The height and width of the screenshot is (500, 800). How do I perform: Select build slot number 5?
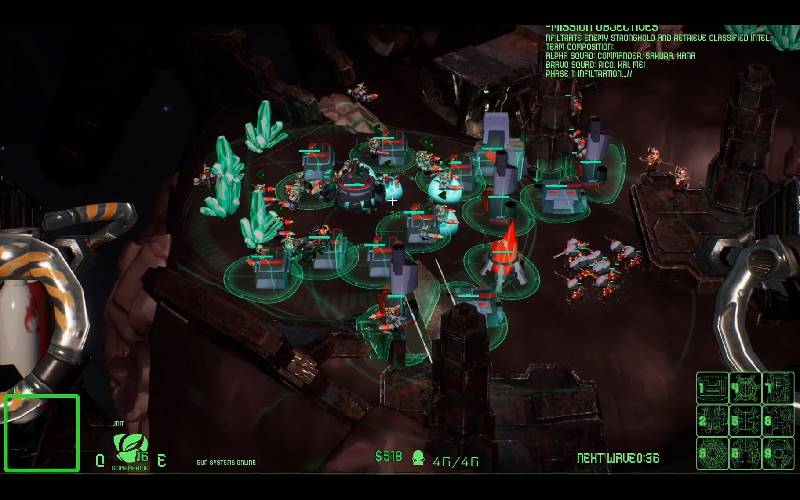[x=745, y=420]
